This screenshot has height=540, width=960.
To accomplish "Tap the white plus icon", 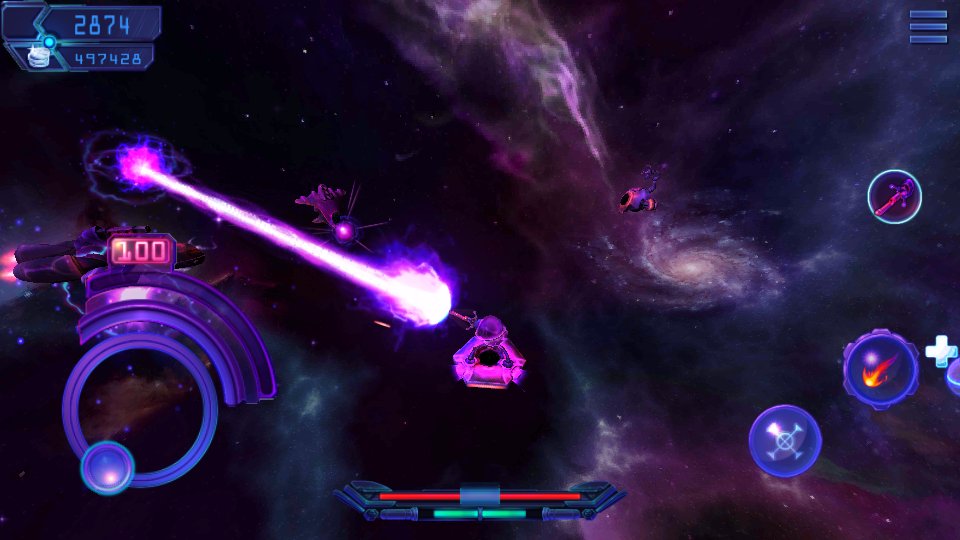I will point(940,350).
